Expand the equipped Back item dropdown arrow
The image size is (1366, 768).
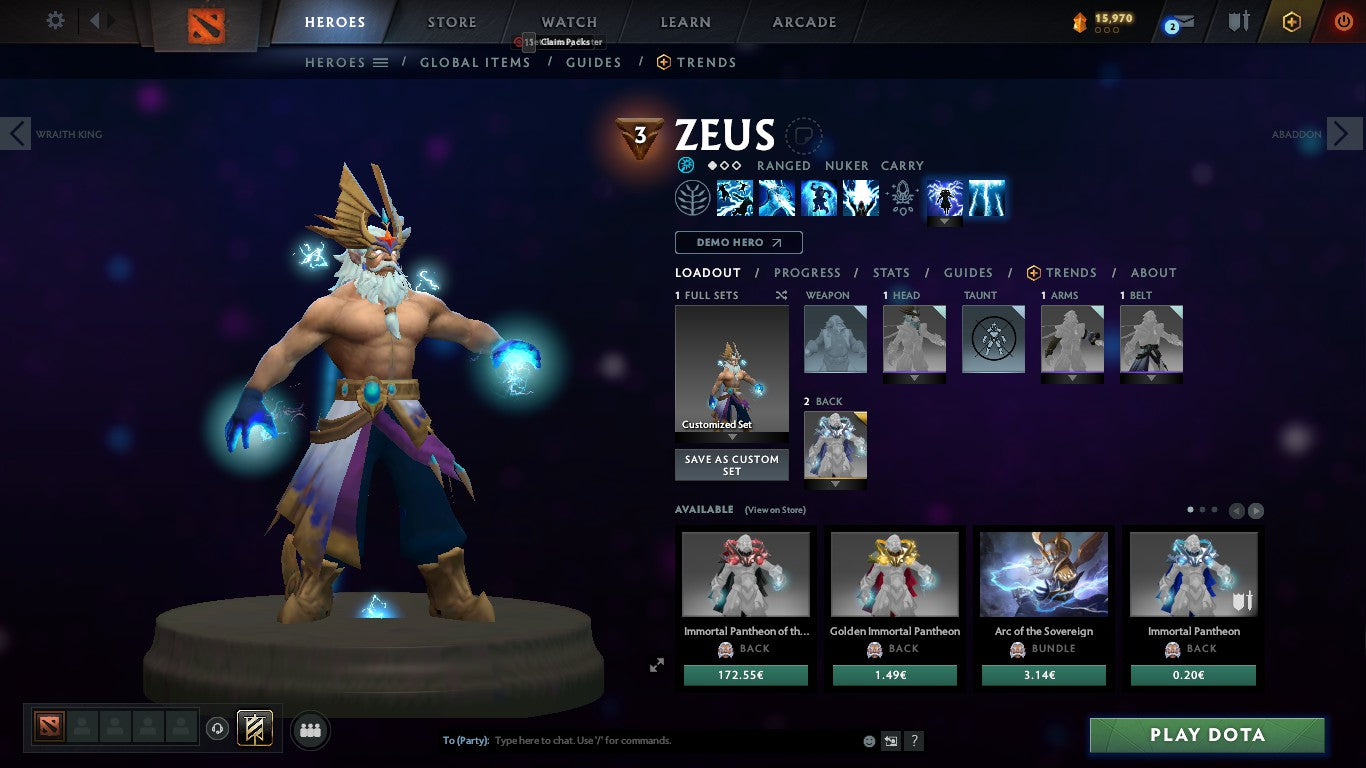click(835, 484)
